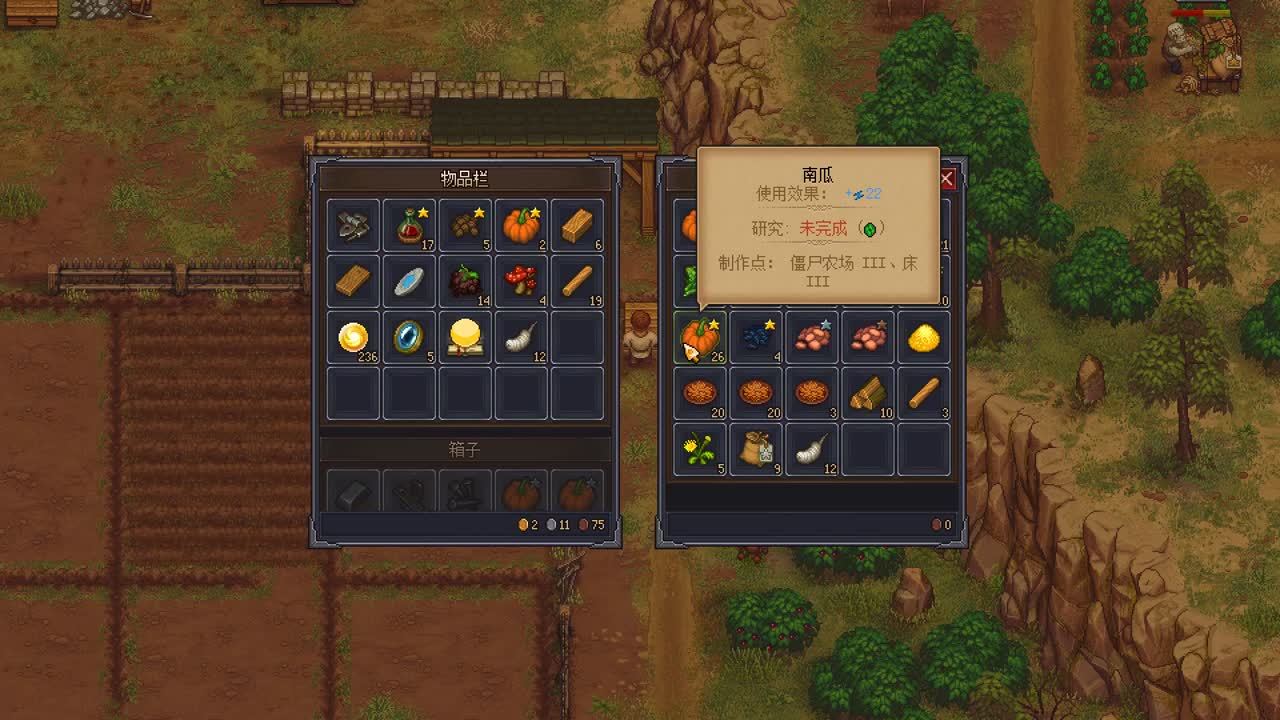Select the blue gem amulet slot
The image size is (1280, 720).
409,337
